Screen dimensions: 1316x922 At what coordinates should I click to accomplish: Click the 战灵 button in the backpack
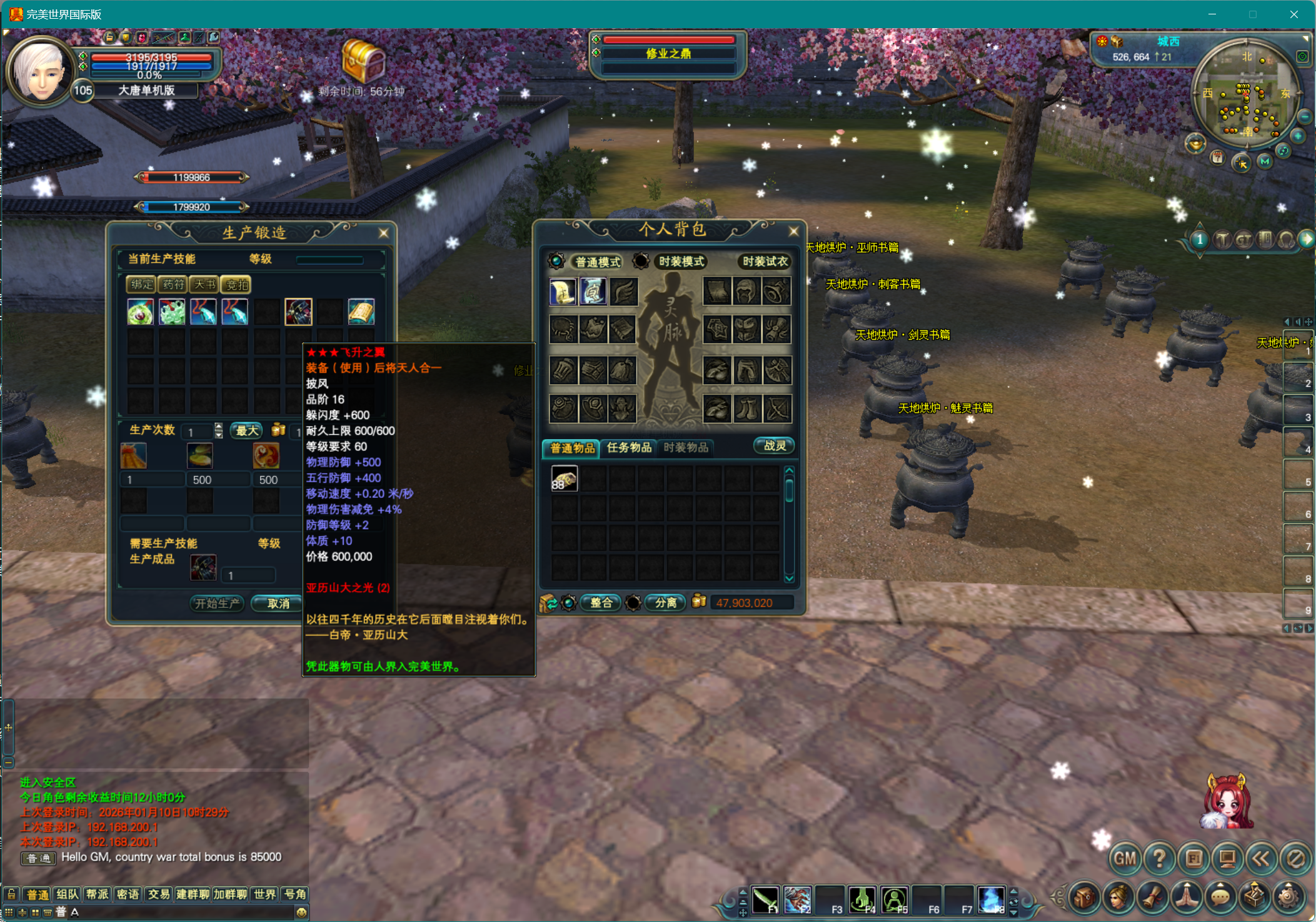tap(774, 446)
